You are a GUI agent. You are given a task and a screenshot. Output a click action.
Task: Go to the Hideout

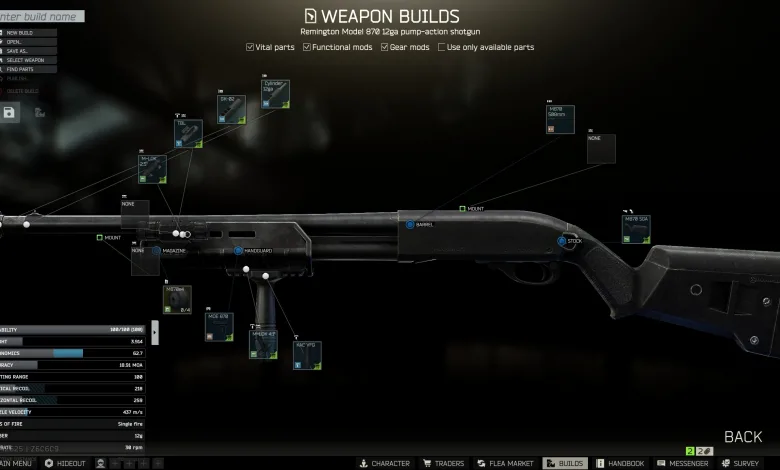point(65,464)
